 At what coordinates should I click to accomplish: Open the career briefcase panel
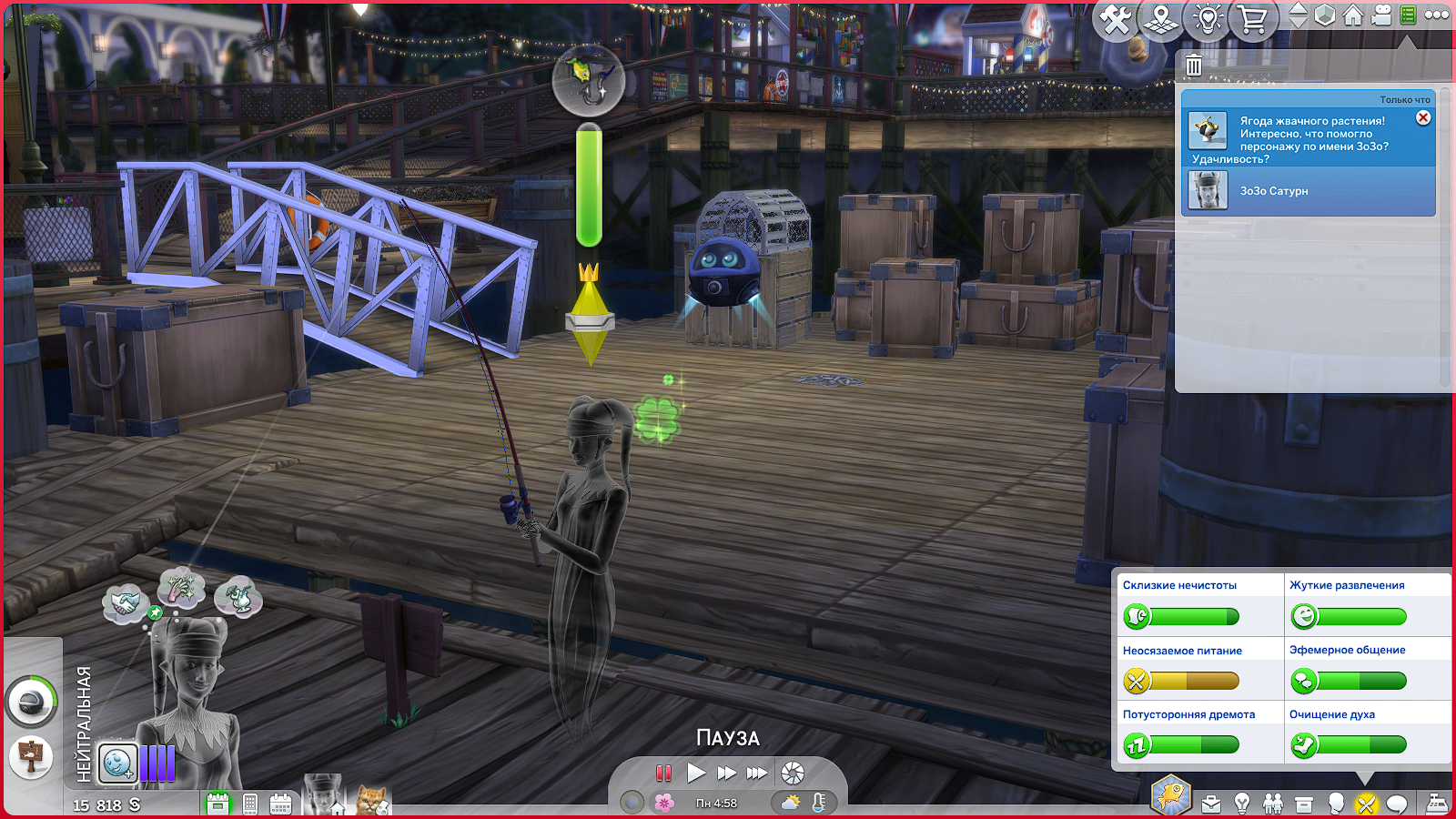1211,804
